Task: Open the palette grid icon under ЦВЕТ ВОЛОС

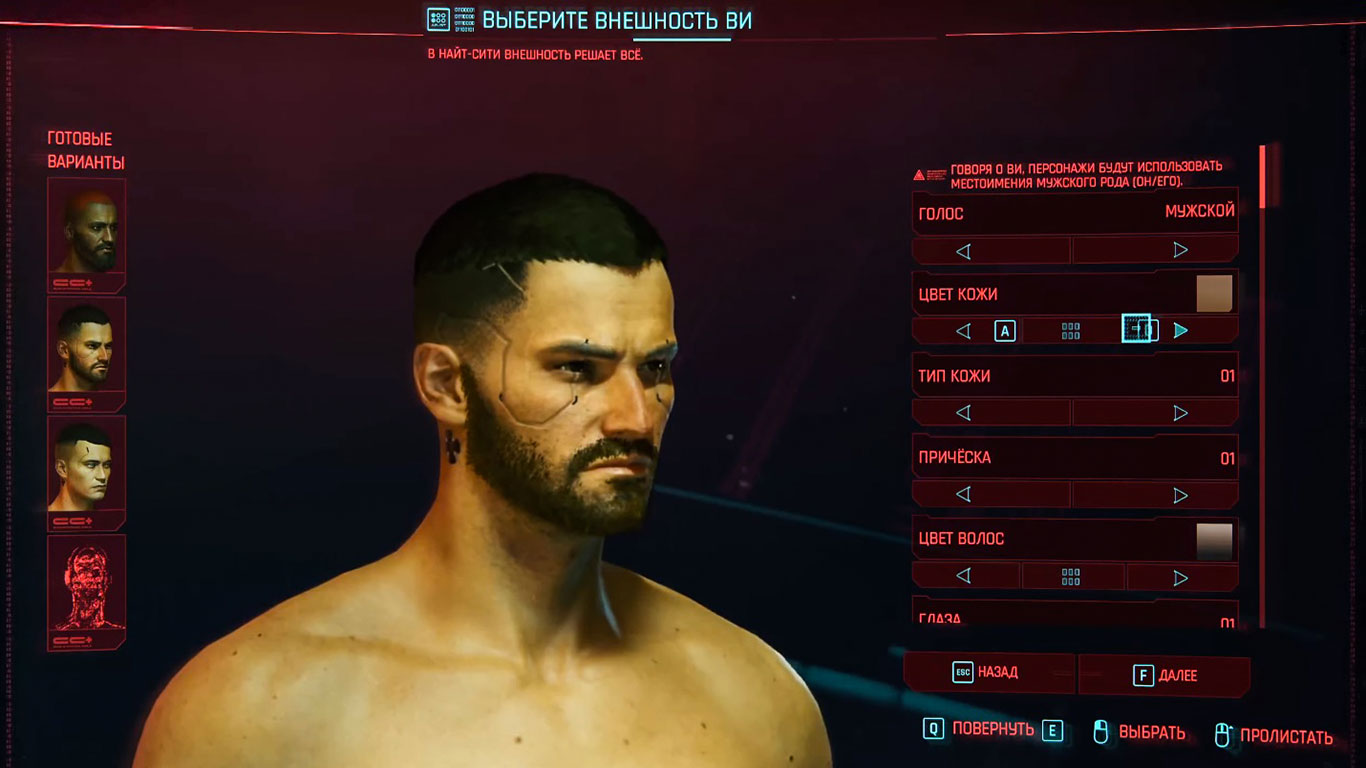Action: pyautogui.click(x=1071, y=576)
